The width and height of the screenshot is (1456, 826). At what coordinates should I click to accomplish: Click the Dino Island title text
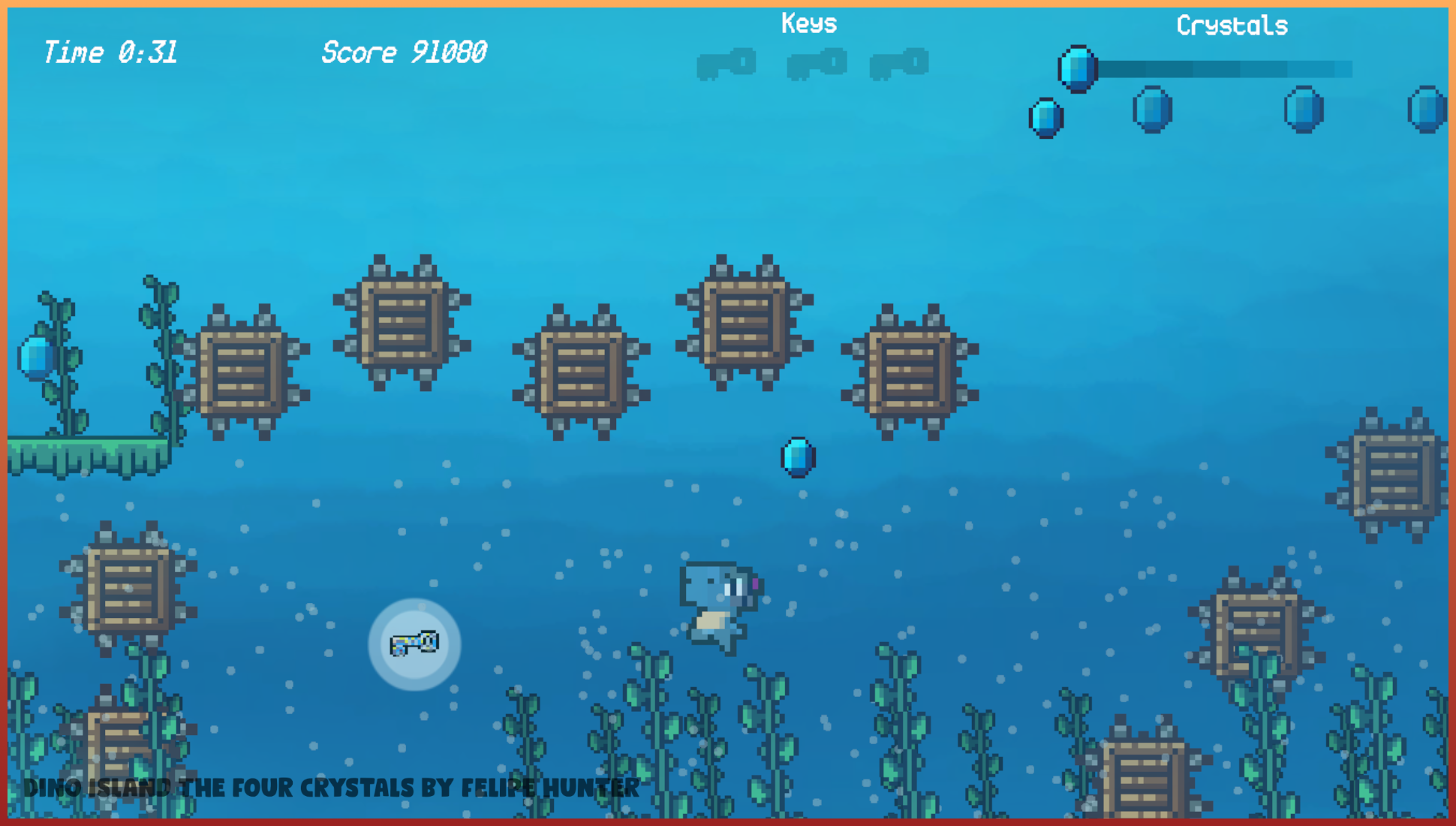coord(330,788)
